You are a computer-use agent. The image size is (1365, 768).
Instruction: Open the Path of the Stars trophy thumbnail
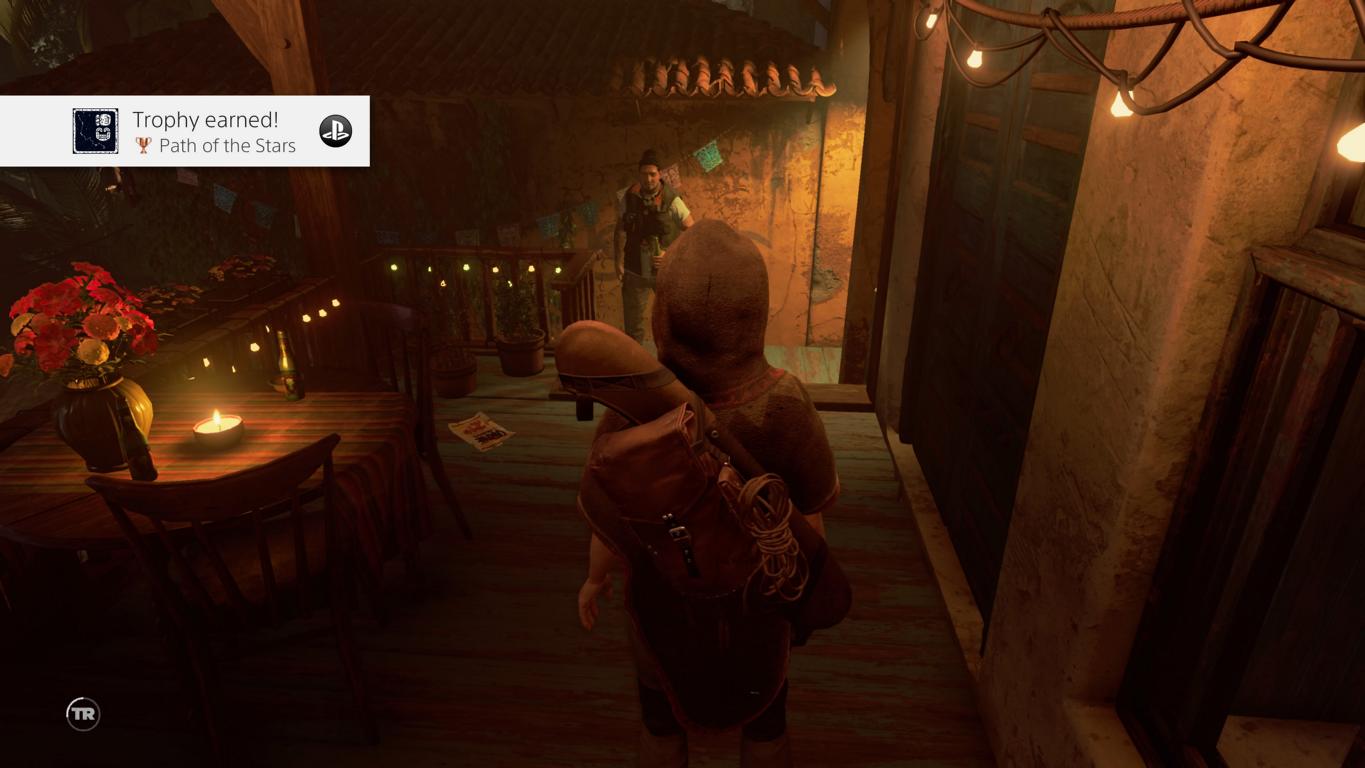coord(95,131)
